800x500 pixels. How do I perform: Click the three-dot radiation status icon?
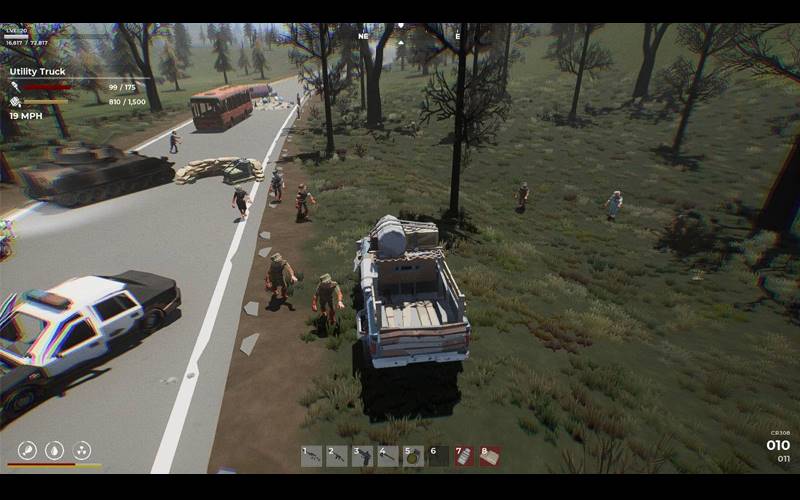[82, 450]
